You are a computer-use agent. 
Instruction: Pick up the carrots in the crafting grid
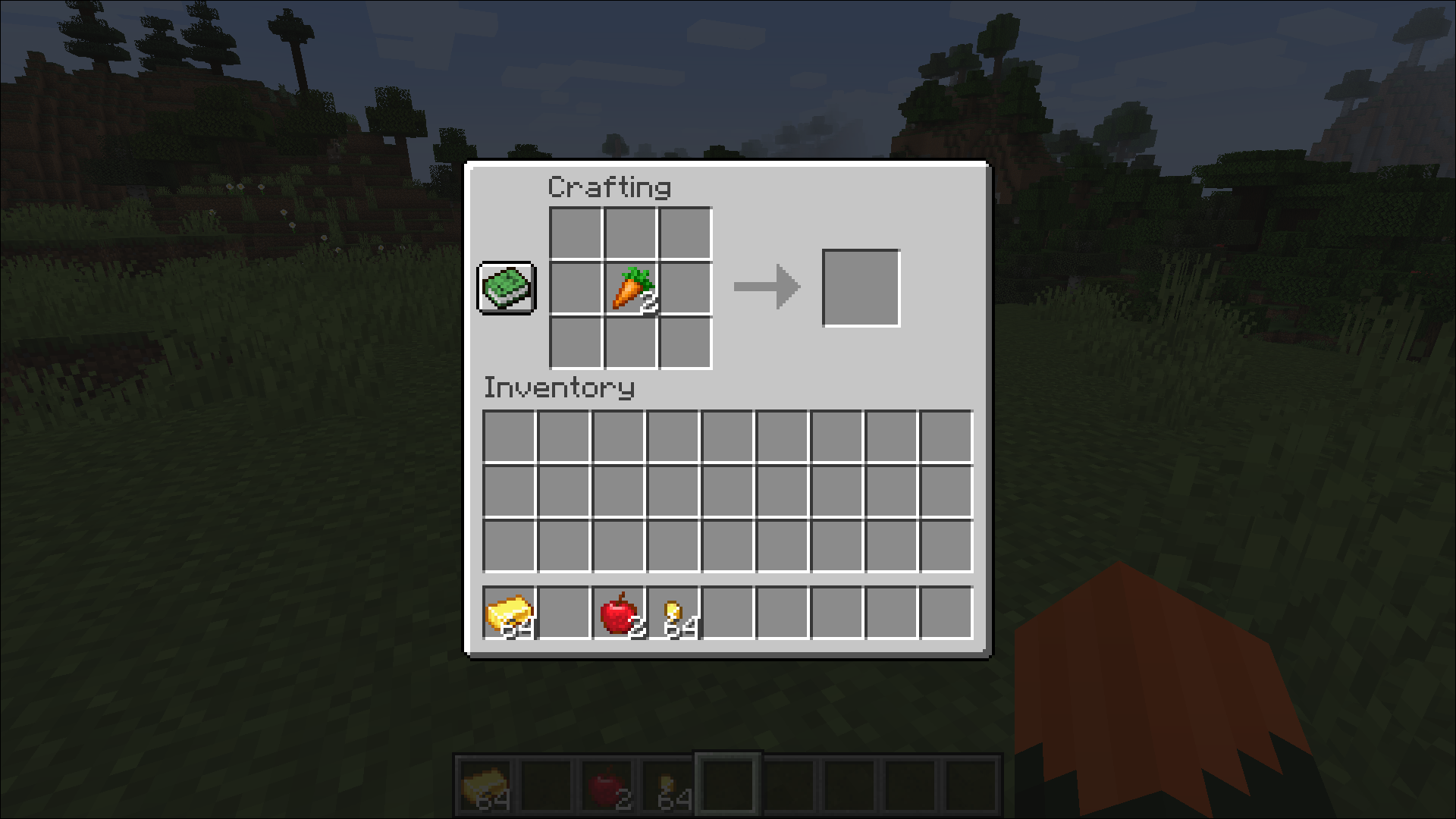631,289
